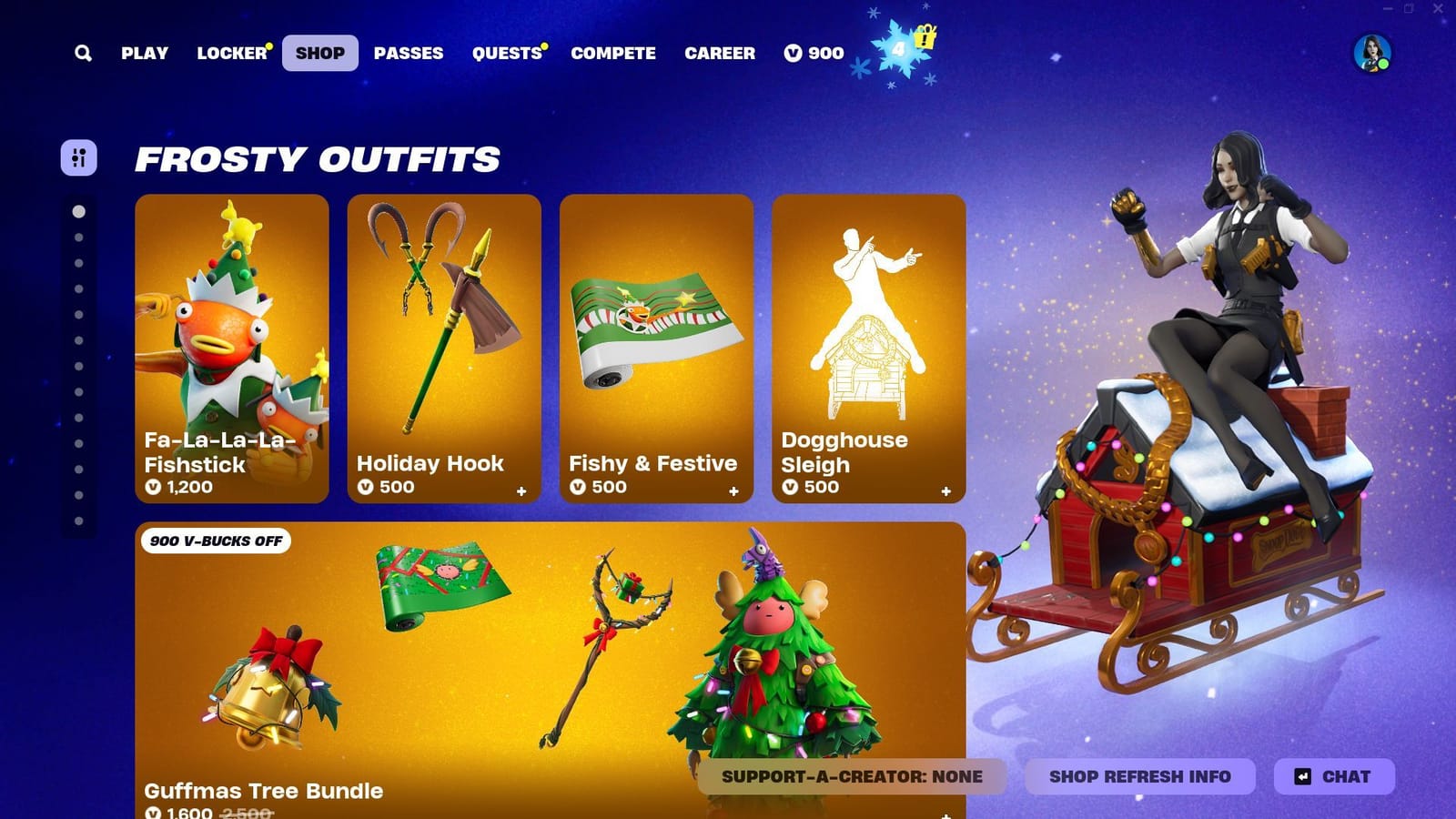Open the search with the magnifying glass icon
Screen dimensions: 1456x819
point(83,53)
